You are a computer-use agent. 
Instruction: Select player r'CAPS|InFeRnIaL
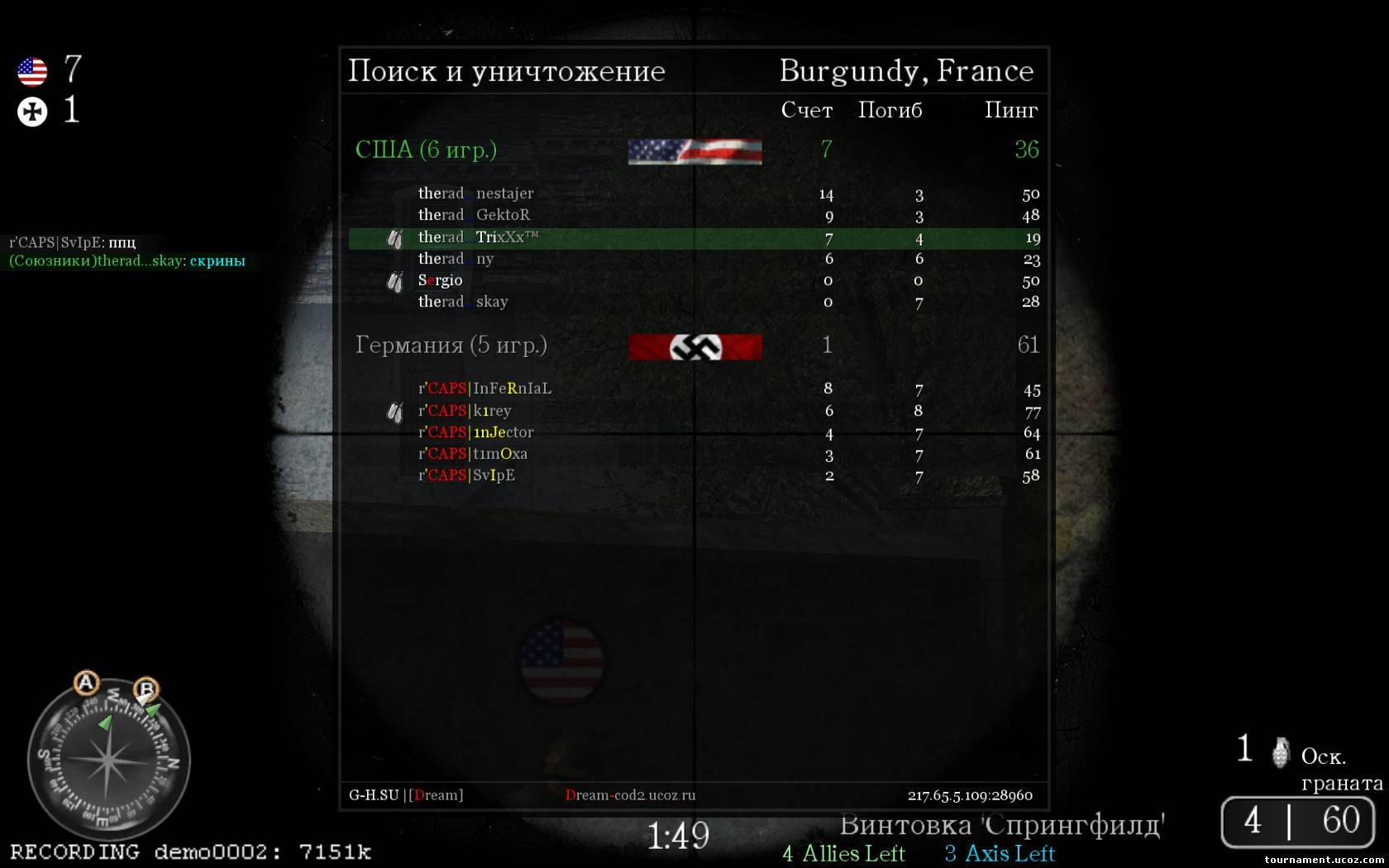[484, 389]
